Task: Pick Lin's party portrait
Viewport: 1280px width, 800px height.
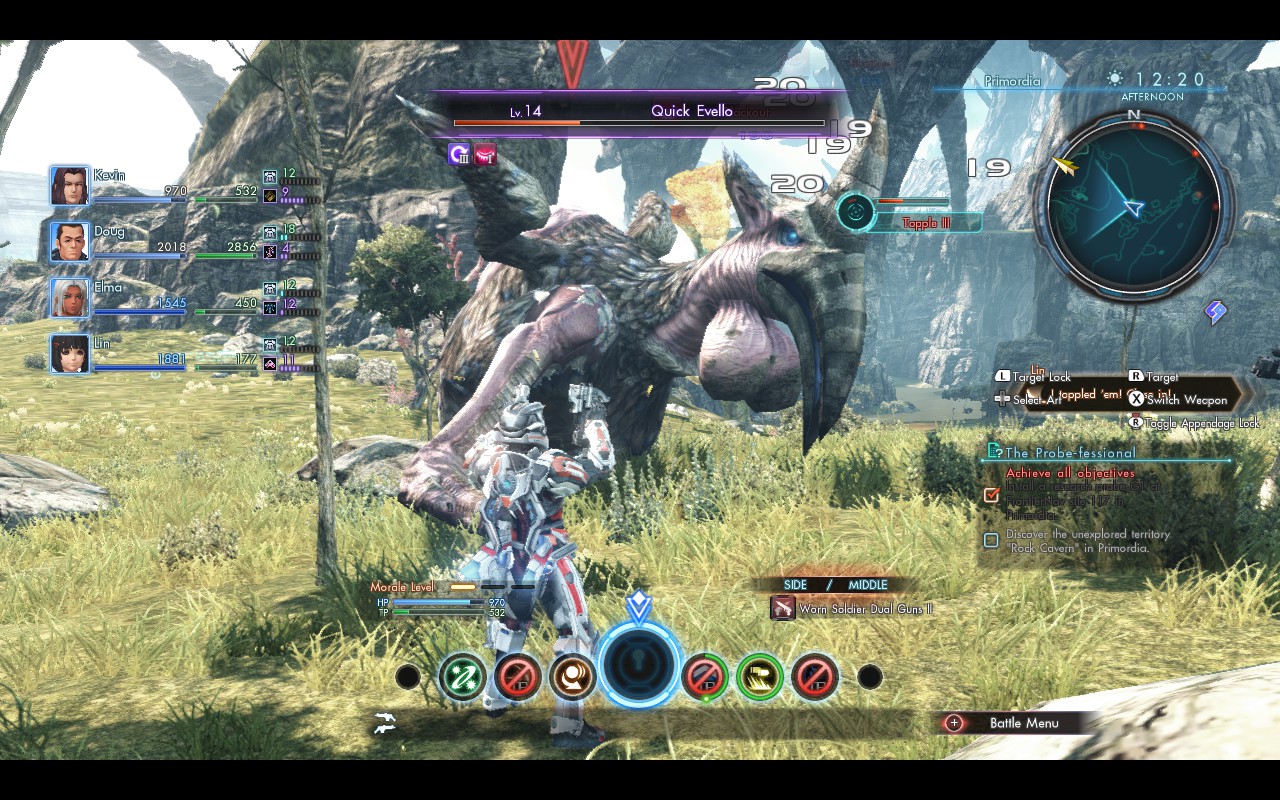Action: tap(70, 354)
